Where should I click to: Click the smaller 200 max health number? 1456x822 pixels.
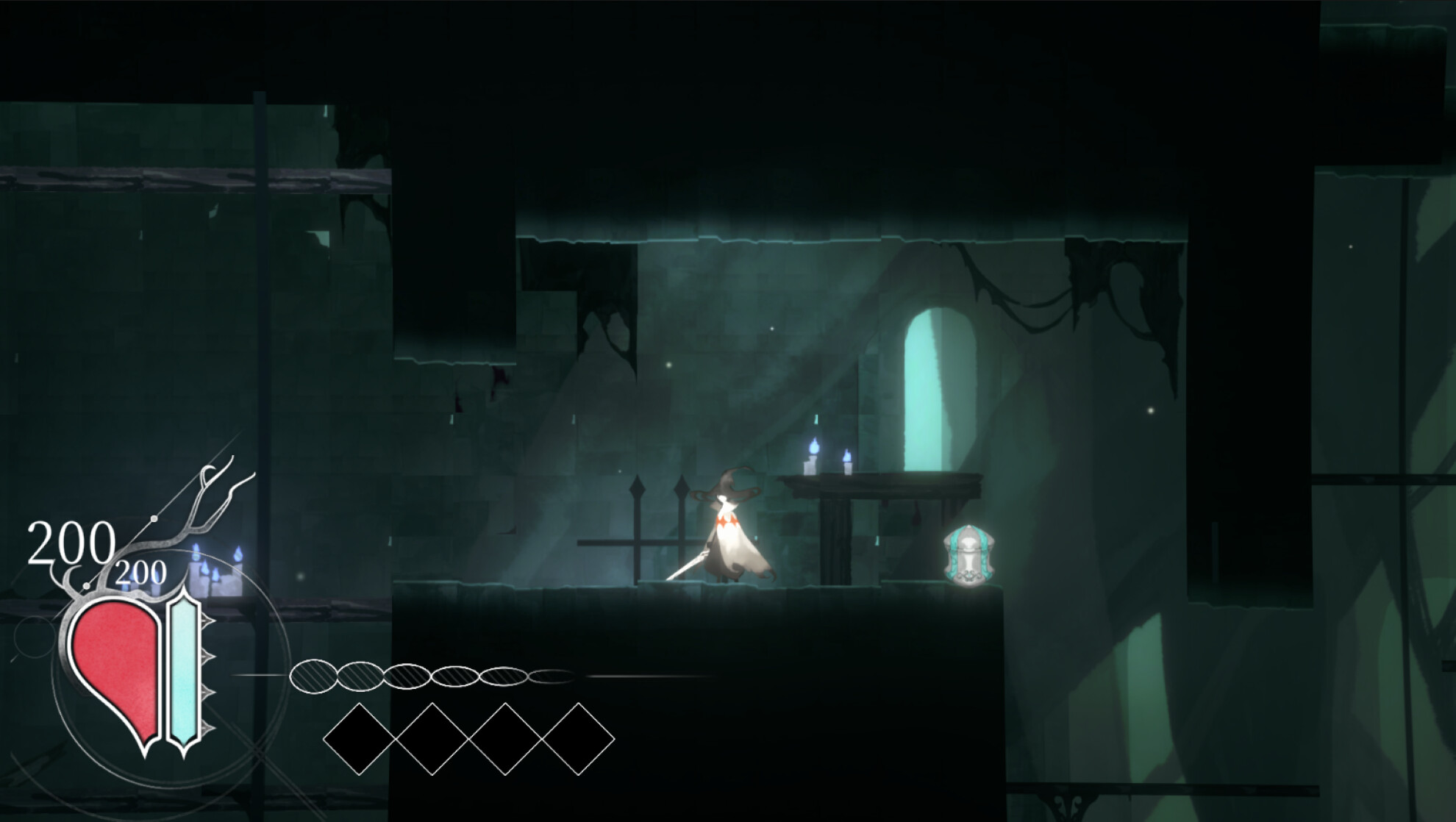(140, 572)
